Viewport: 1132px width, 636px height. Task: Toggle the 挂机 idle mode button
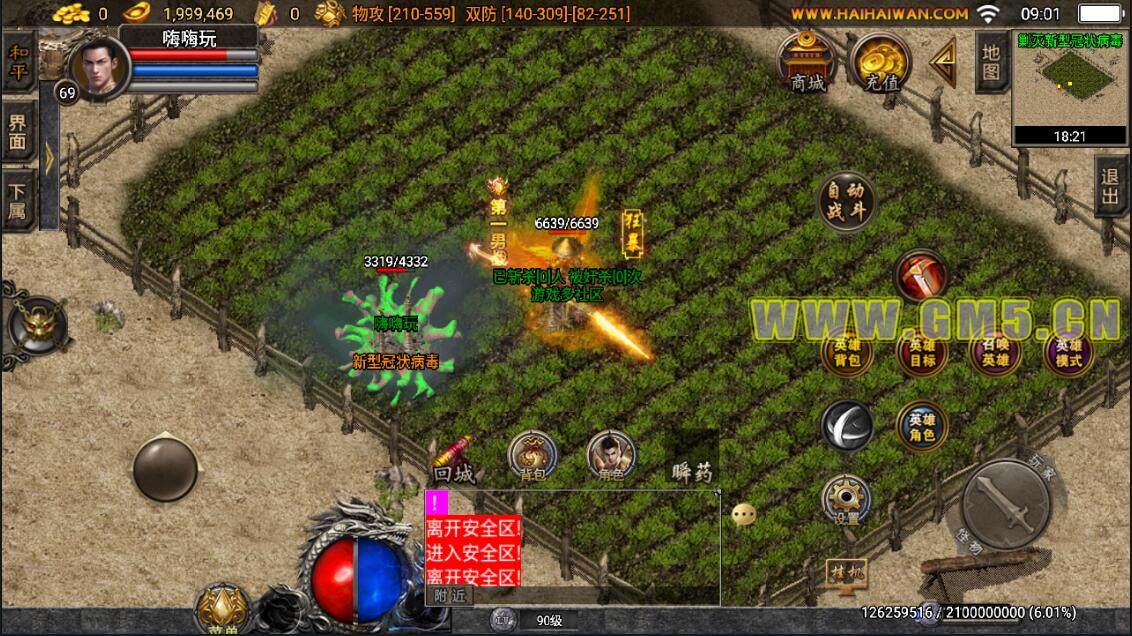point(845,572)
